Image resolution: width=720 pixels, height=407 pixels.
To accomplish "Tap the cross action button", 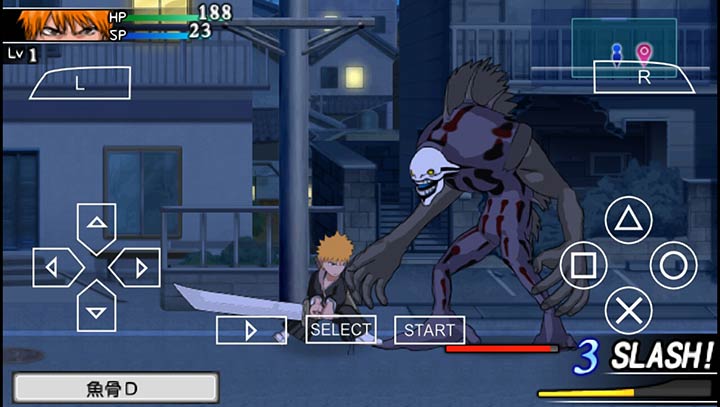I will pyautogui.click(x=628, y=310).
